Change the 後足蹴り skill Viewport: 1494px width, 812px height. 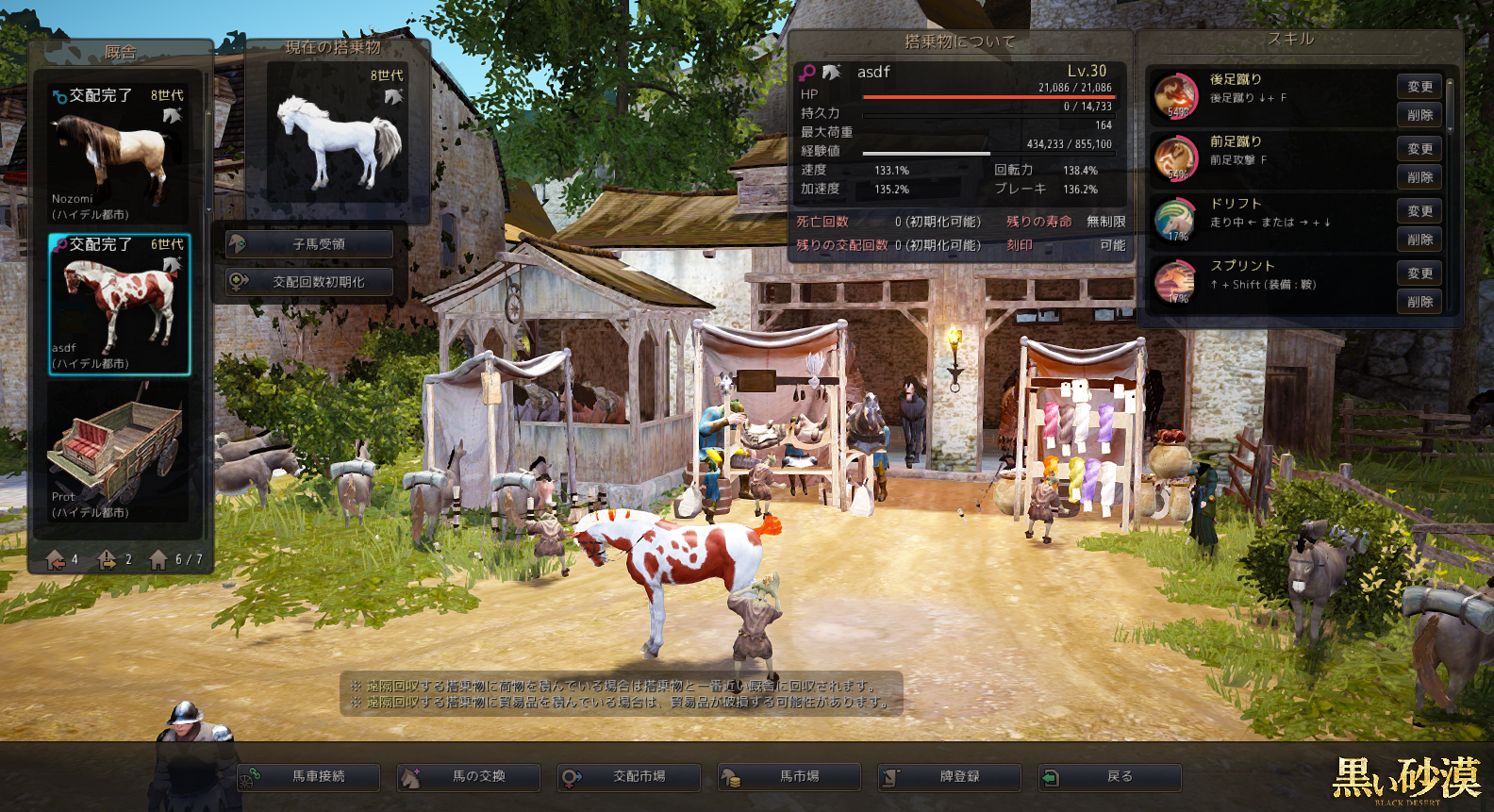tap(1419, 87)
